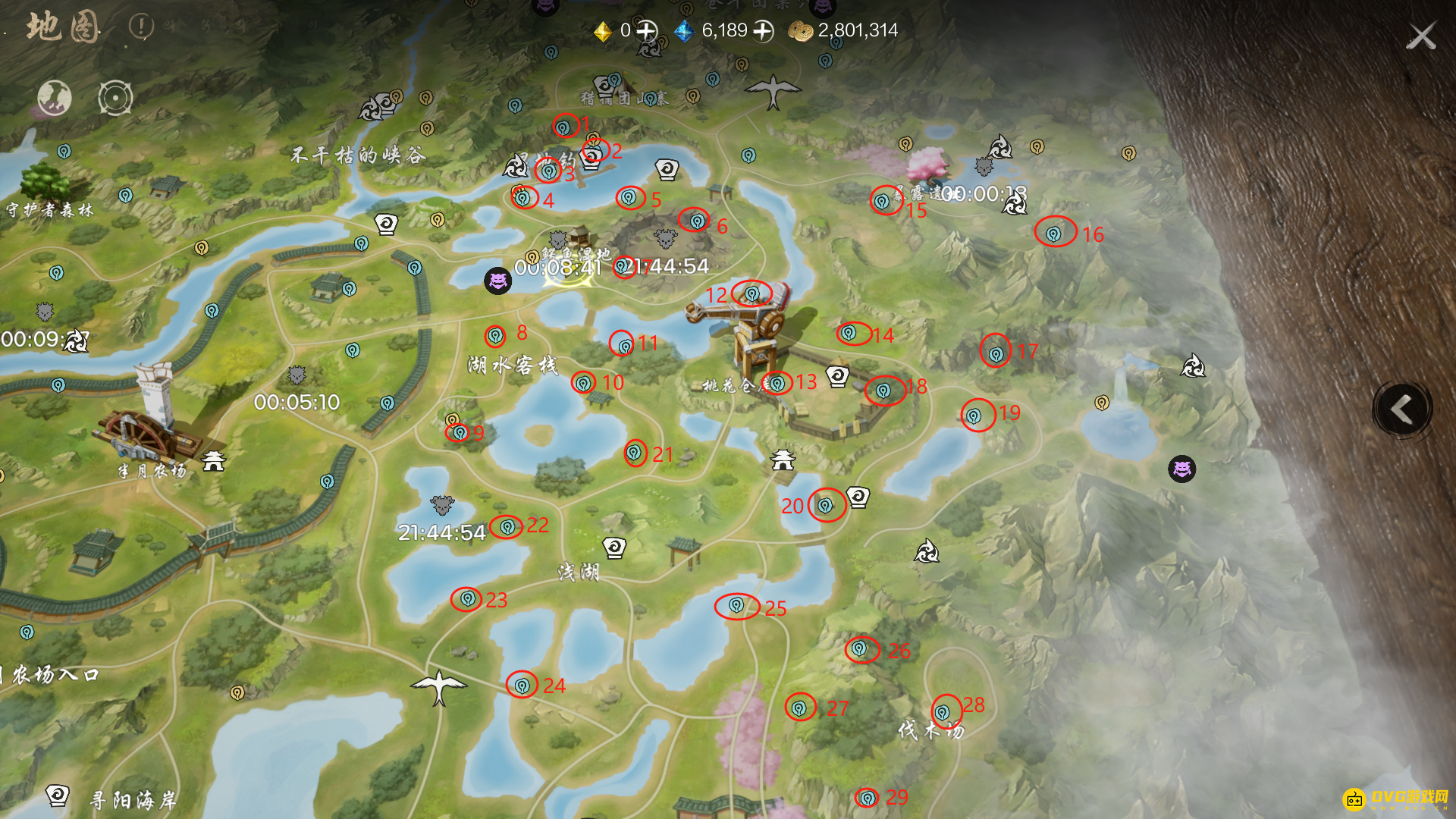Tap the plus button beside the gold currency

click(647, 31)
